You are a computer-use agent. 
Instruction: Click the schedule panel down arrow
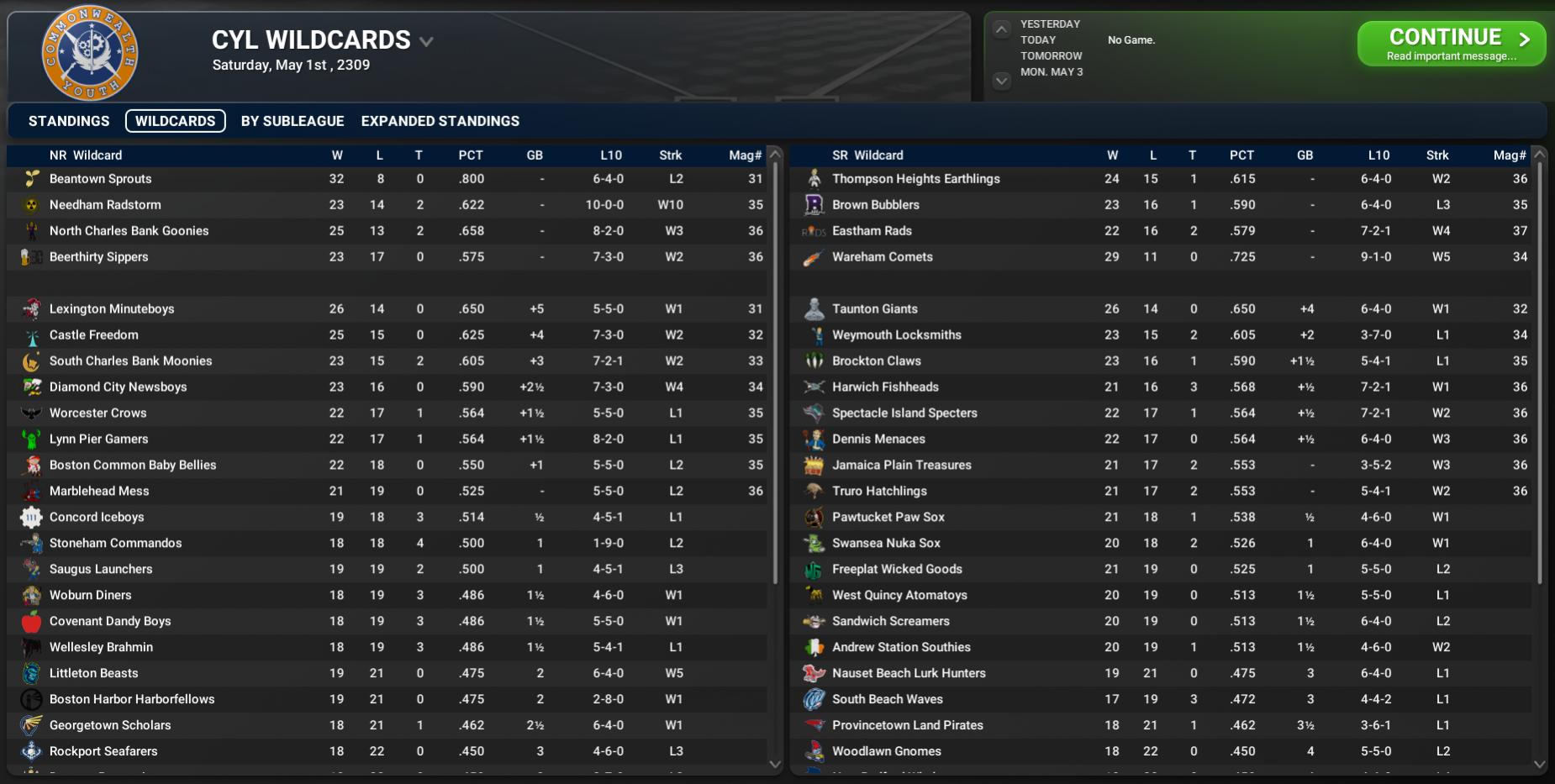pos(1001,81)
